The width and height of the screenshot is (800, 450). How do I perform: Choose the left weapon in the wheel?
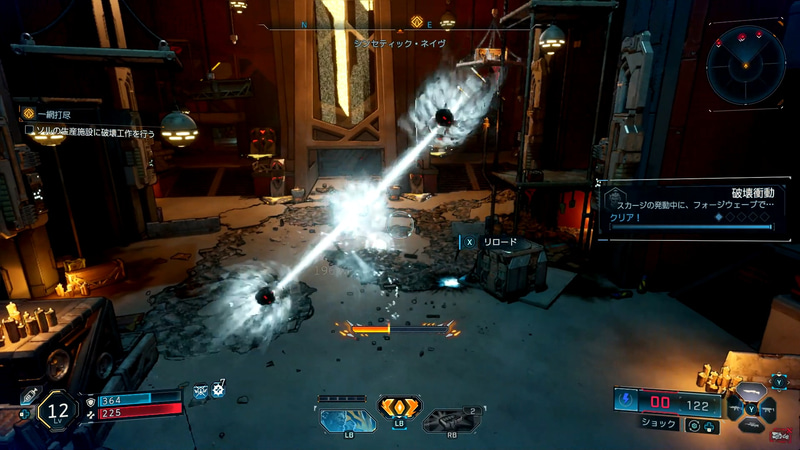click(733, 408)
